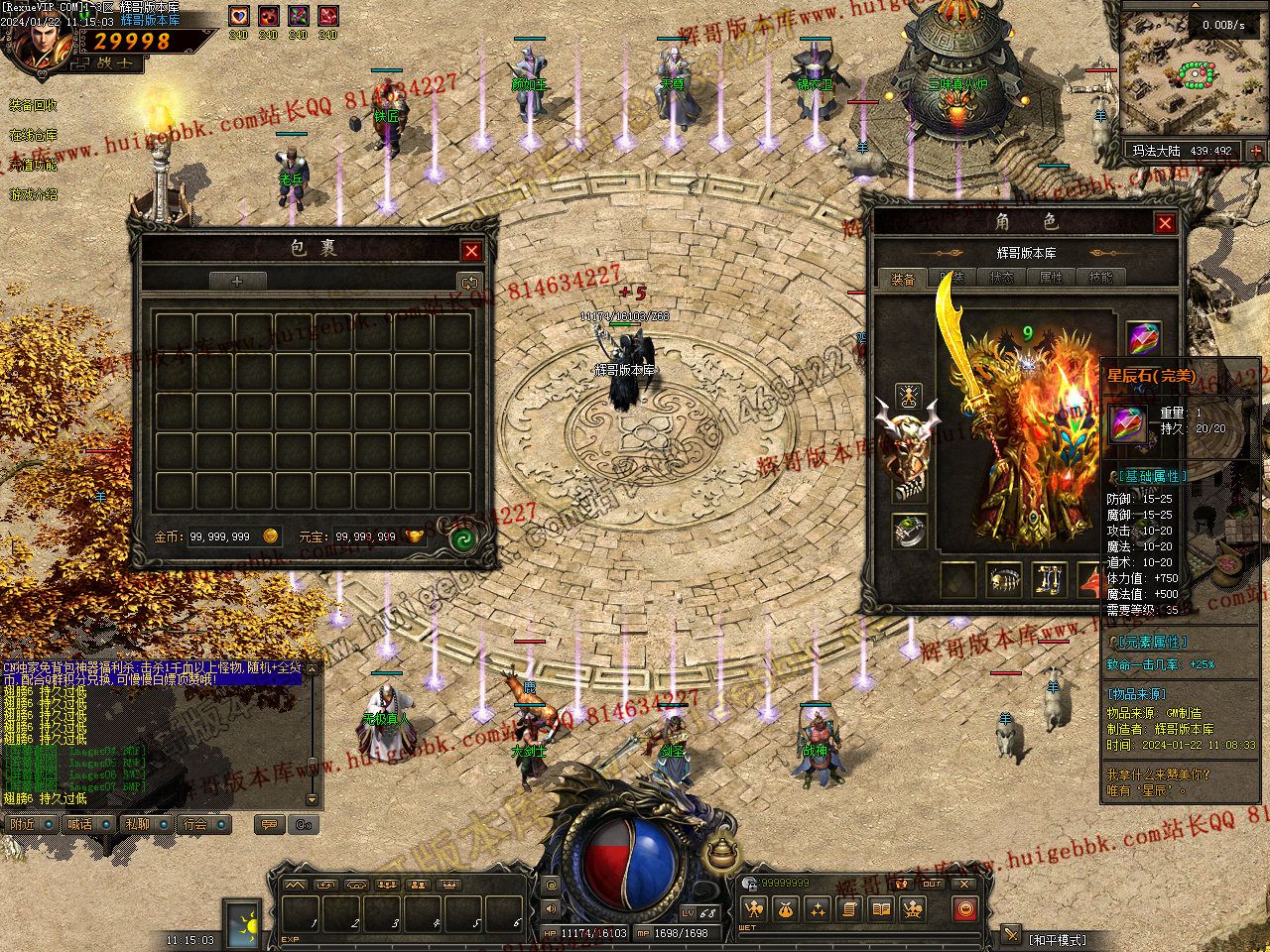
Task: Open 游戏介绍 game introduction
Action: pos(33,194)
